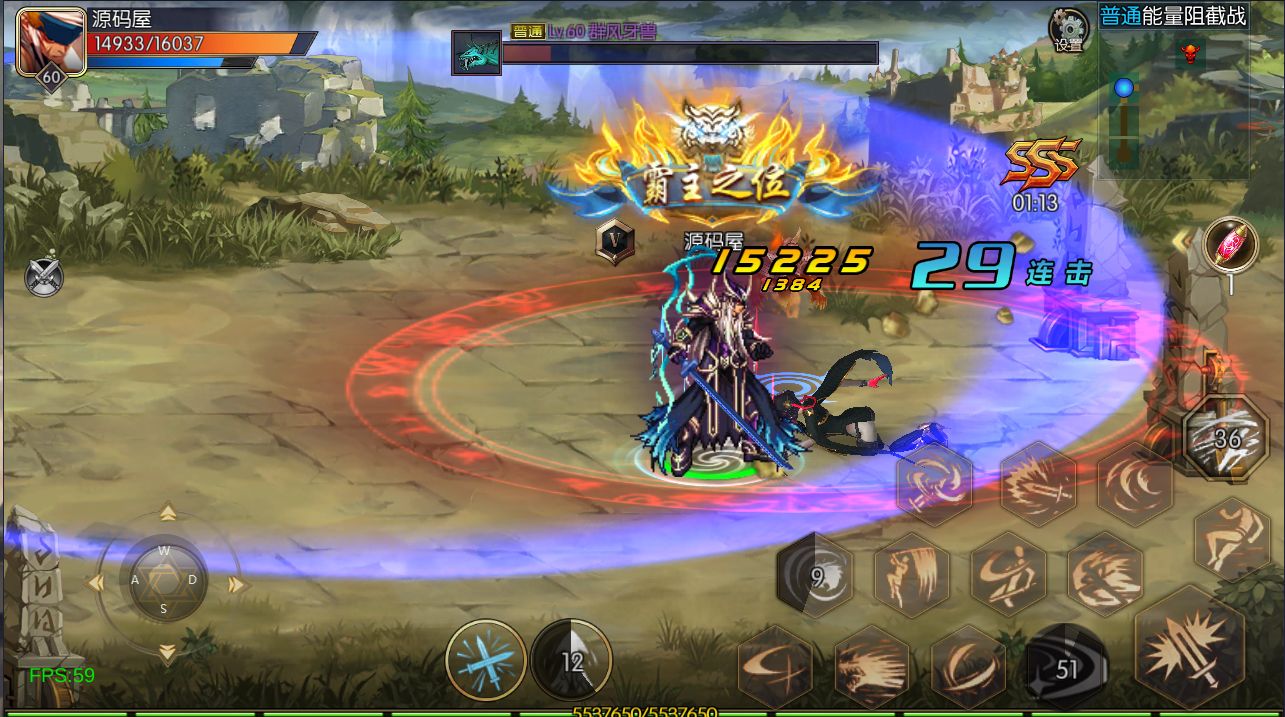Viewport: 1285px width, 717px height.
Task: Use the red crystal potion item
Action: coord(1230,246)
